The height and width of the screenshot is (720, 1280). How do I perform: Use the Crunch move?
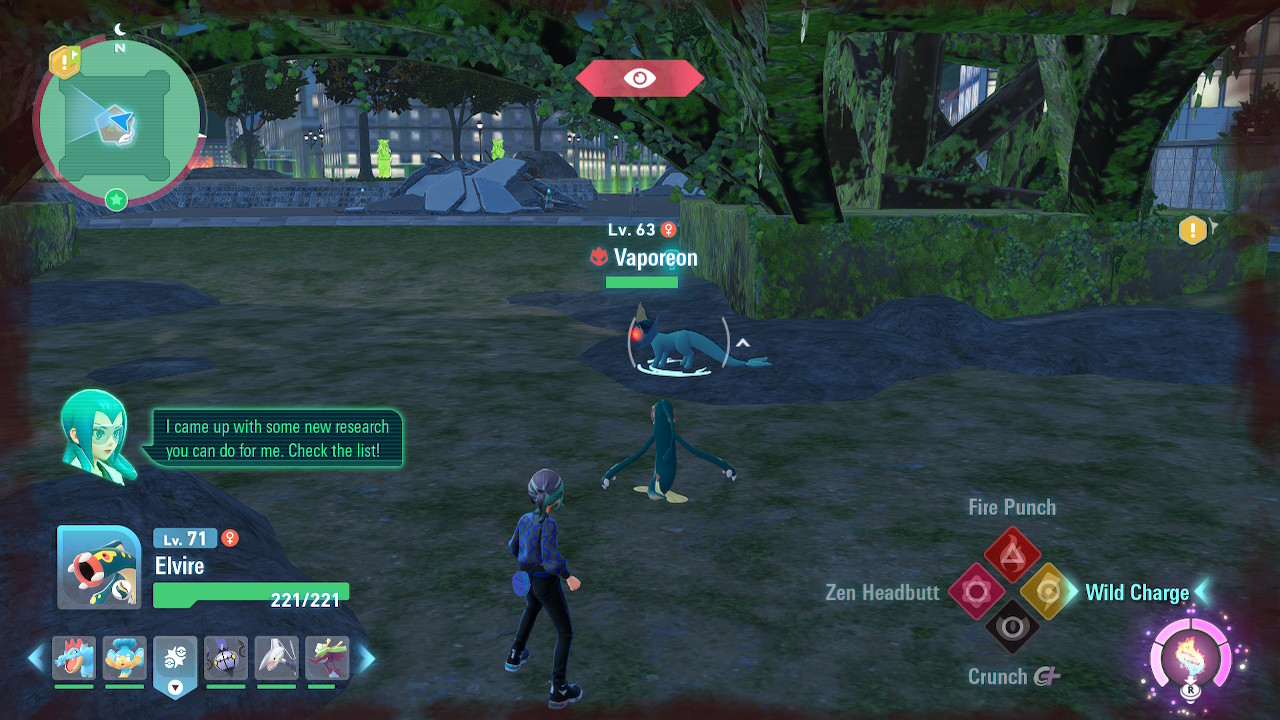tap(1012, 627)
